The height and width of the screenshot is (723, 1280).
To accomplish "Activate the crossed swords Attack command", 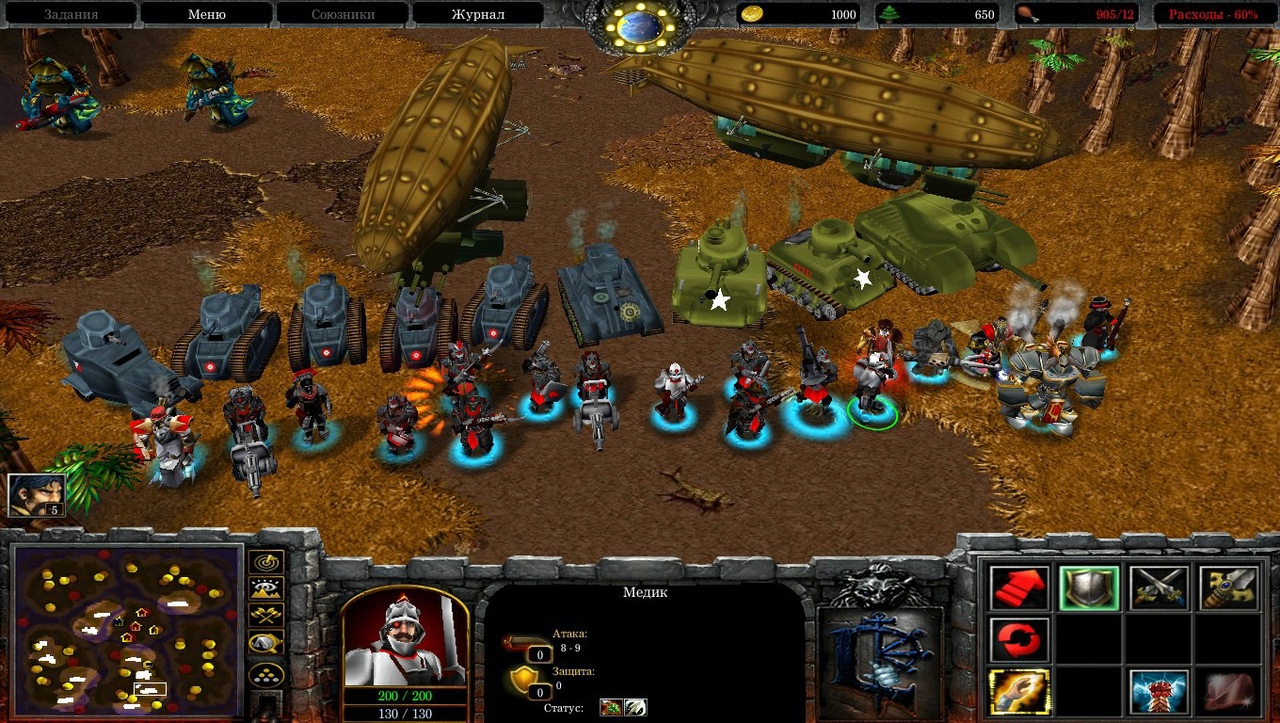I will [x=1159, y=588].
